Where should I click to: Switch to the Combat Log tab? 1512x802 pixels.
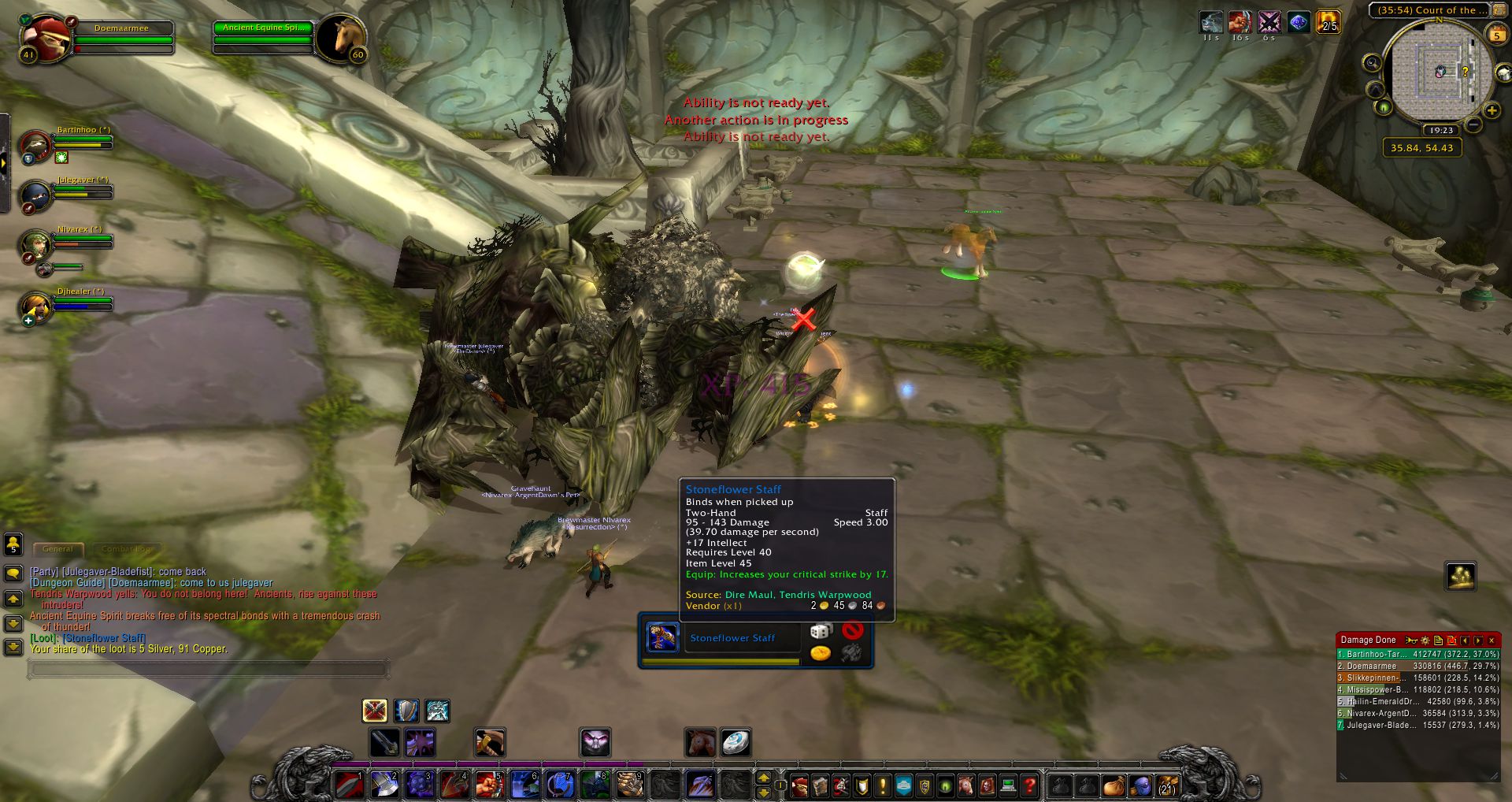tap(118, 548)
